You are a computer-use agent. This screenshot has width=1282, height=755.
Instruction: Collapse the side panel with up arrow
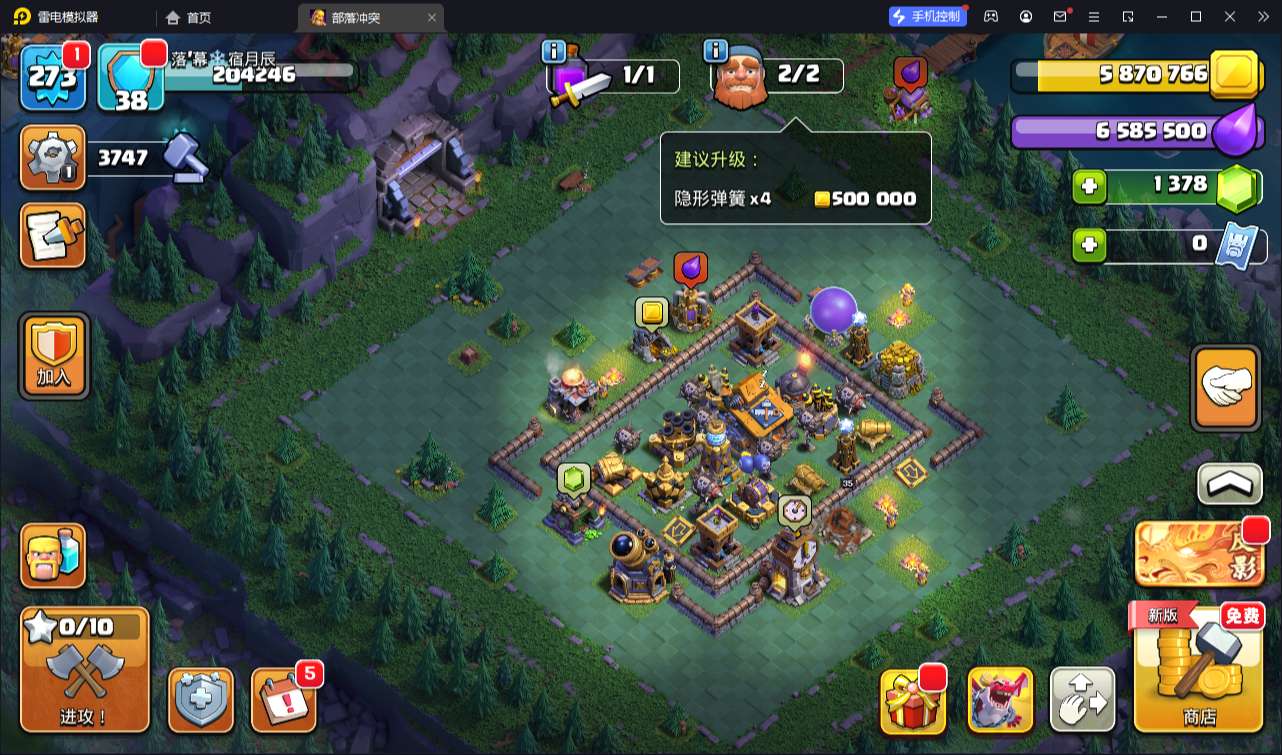click(x=1229, y=485)
